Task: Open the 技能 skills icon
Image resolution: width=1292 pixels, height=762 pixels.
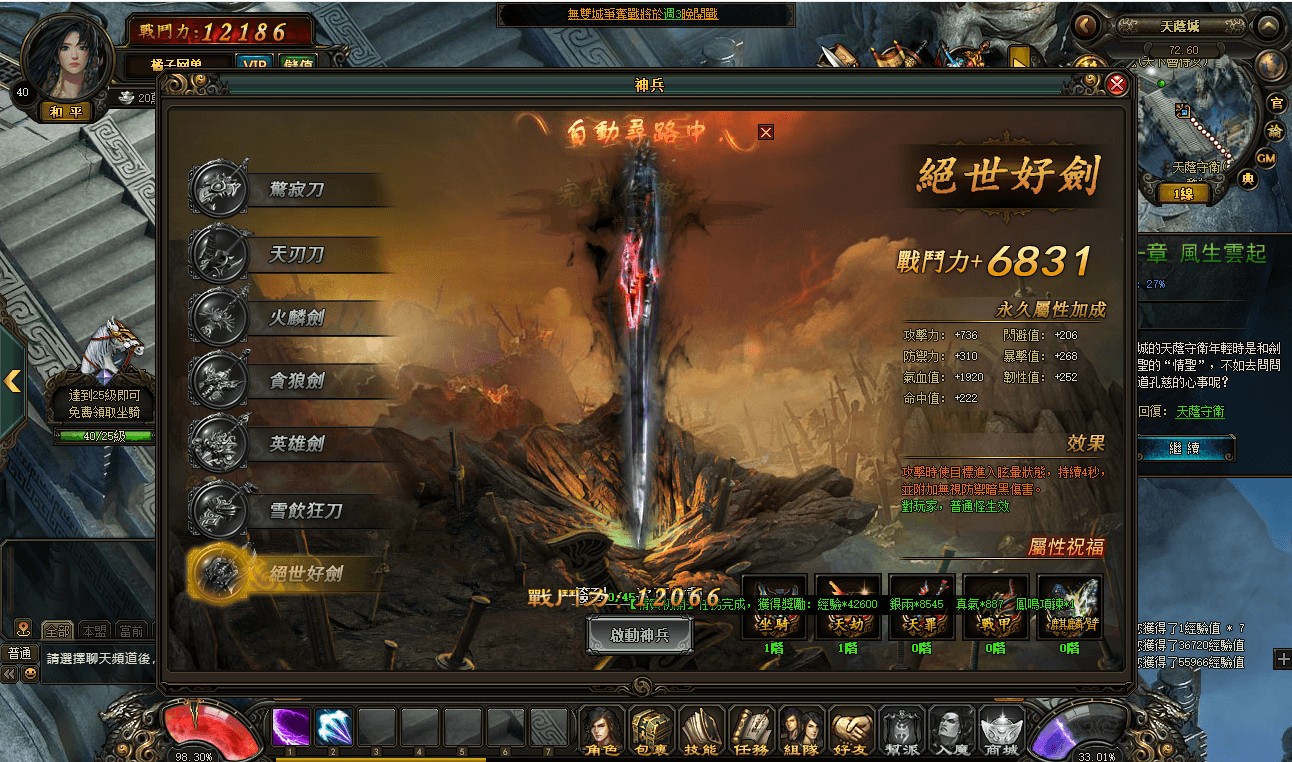Action: (x=701, y=730)
